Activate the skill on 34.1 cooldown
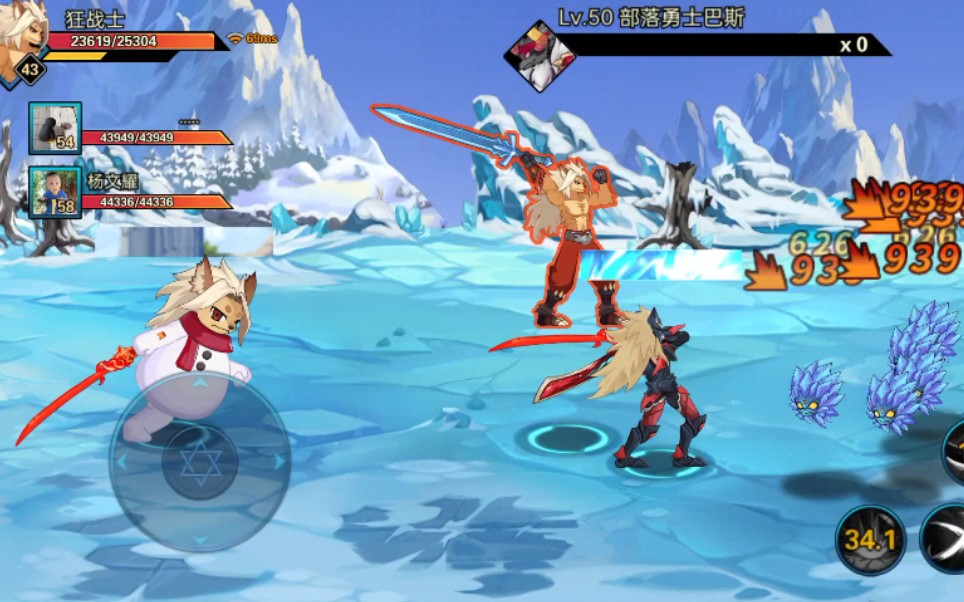The height and width of the screenshot is (602, 964). 869,540
